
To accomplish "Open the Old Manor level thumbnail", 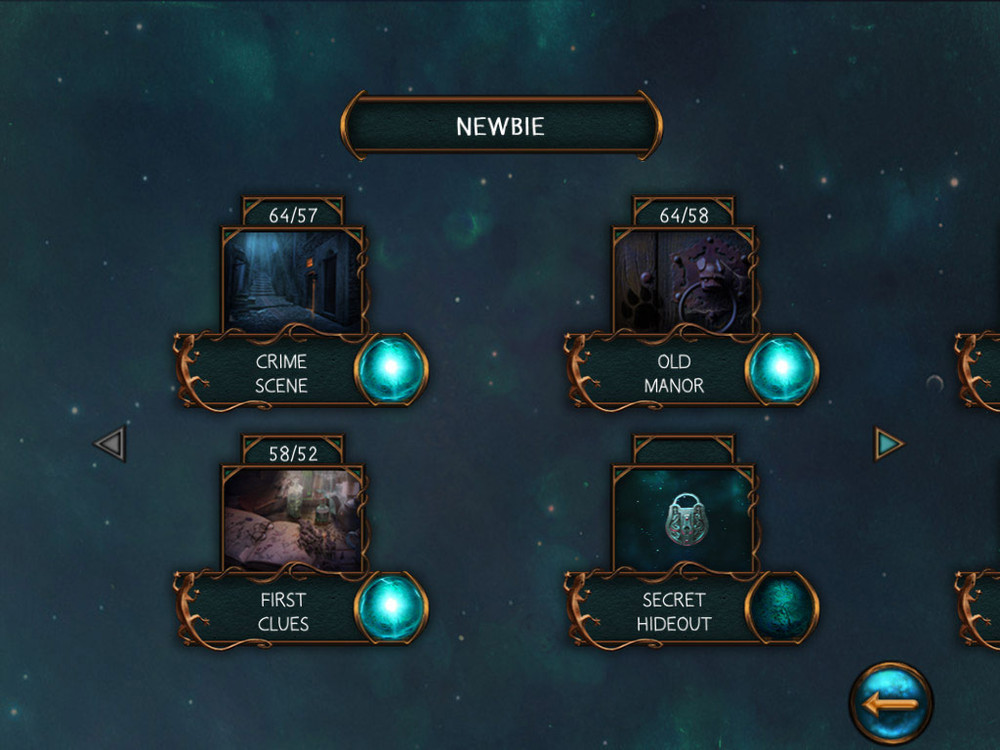I will point(683,280).
